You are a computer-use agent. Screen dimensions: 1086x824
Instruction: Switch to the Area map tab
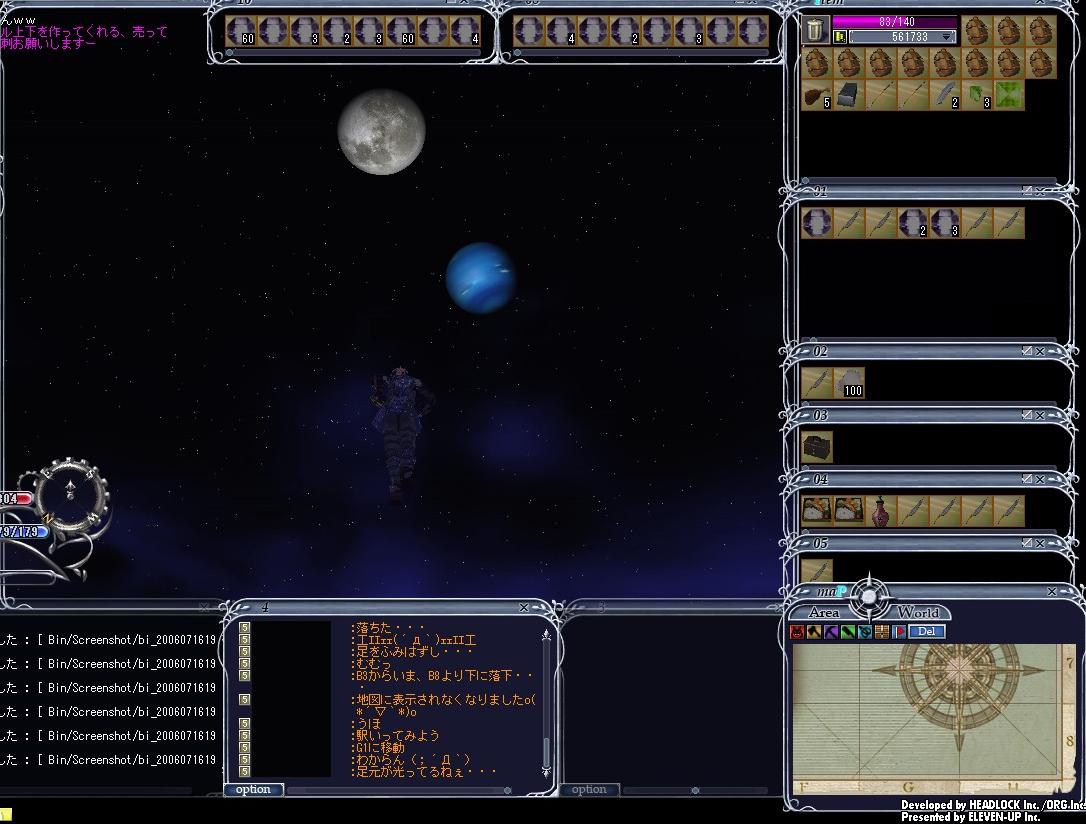point(824,612)
